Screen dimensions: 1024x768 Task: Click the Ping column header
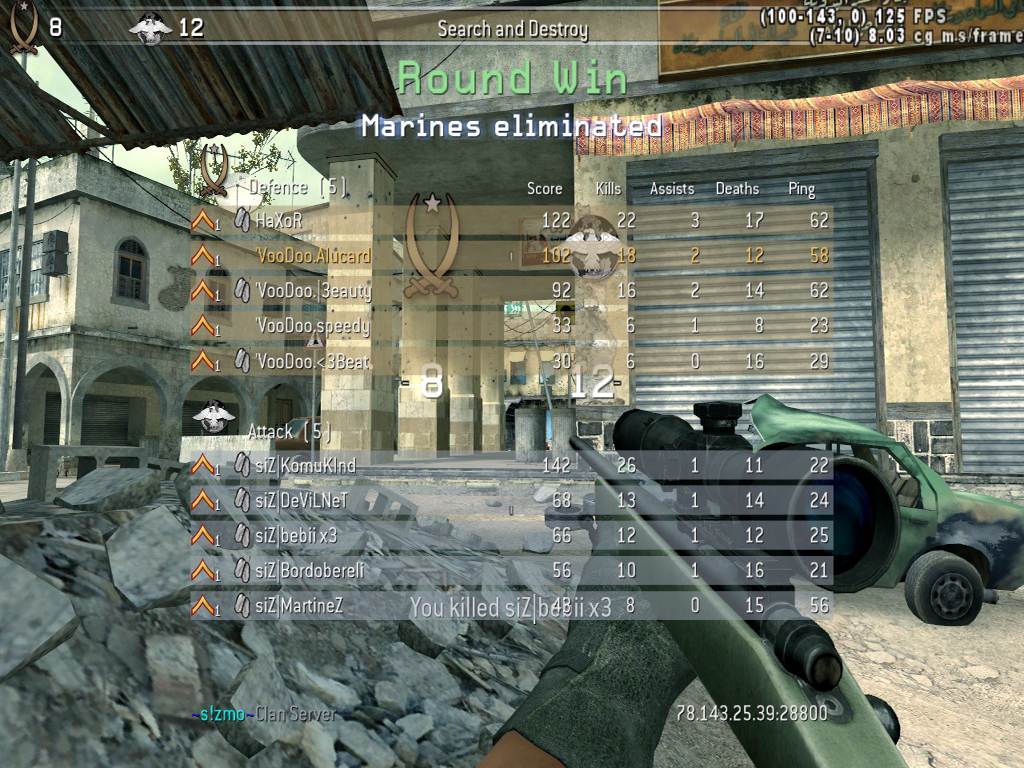tap(801, 188)
